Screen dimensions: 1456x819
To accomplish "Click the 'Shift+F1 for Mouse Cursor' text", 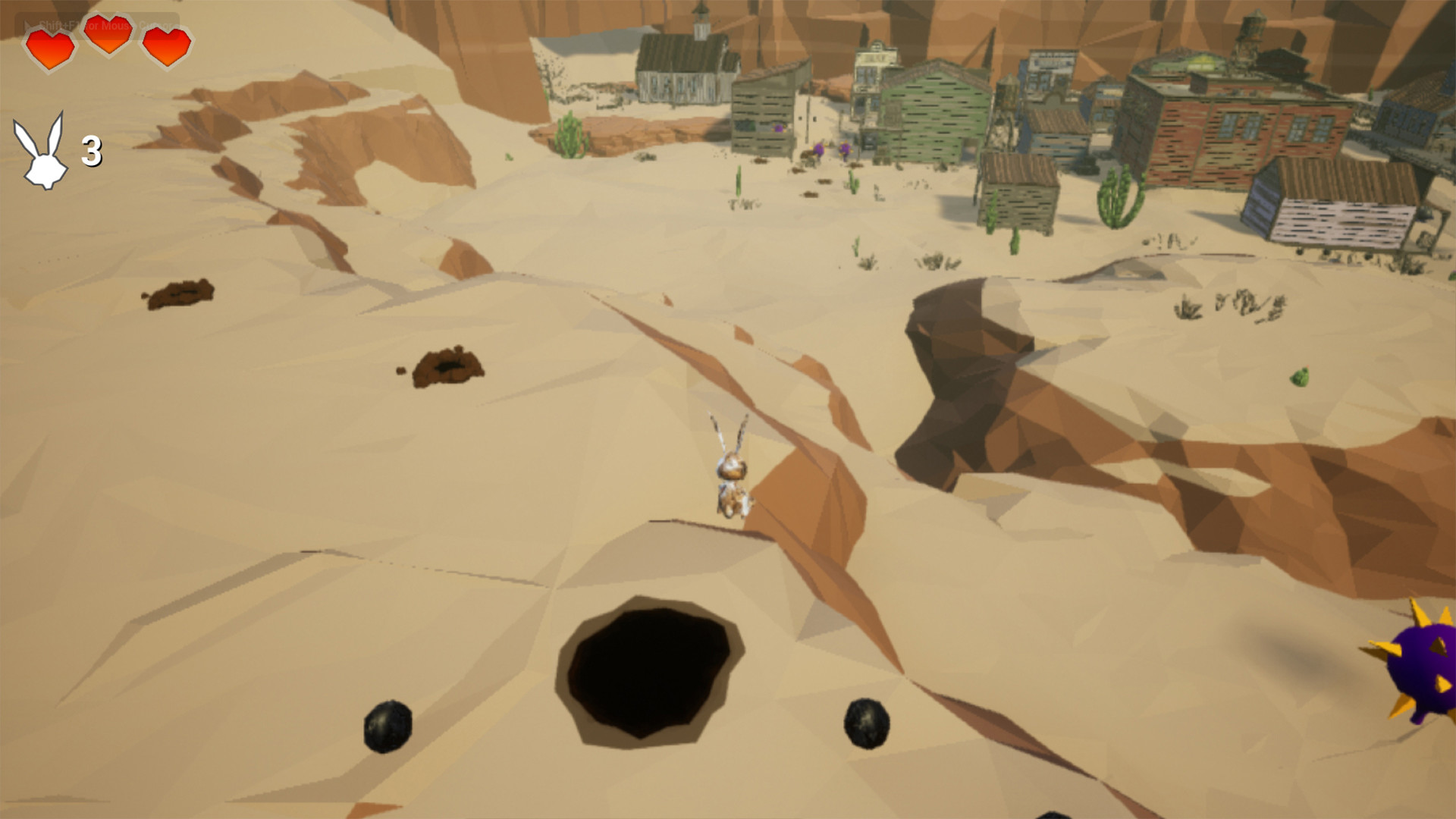I will (99, 23).
